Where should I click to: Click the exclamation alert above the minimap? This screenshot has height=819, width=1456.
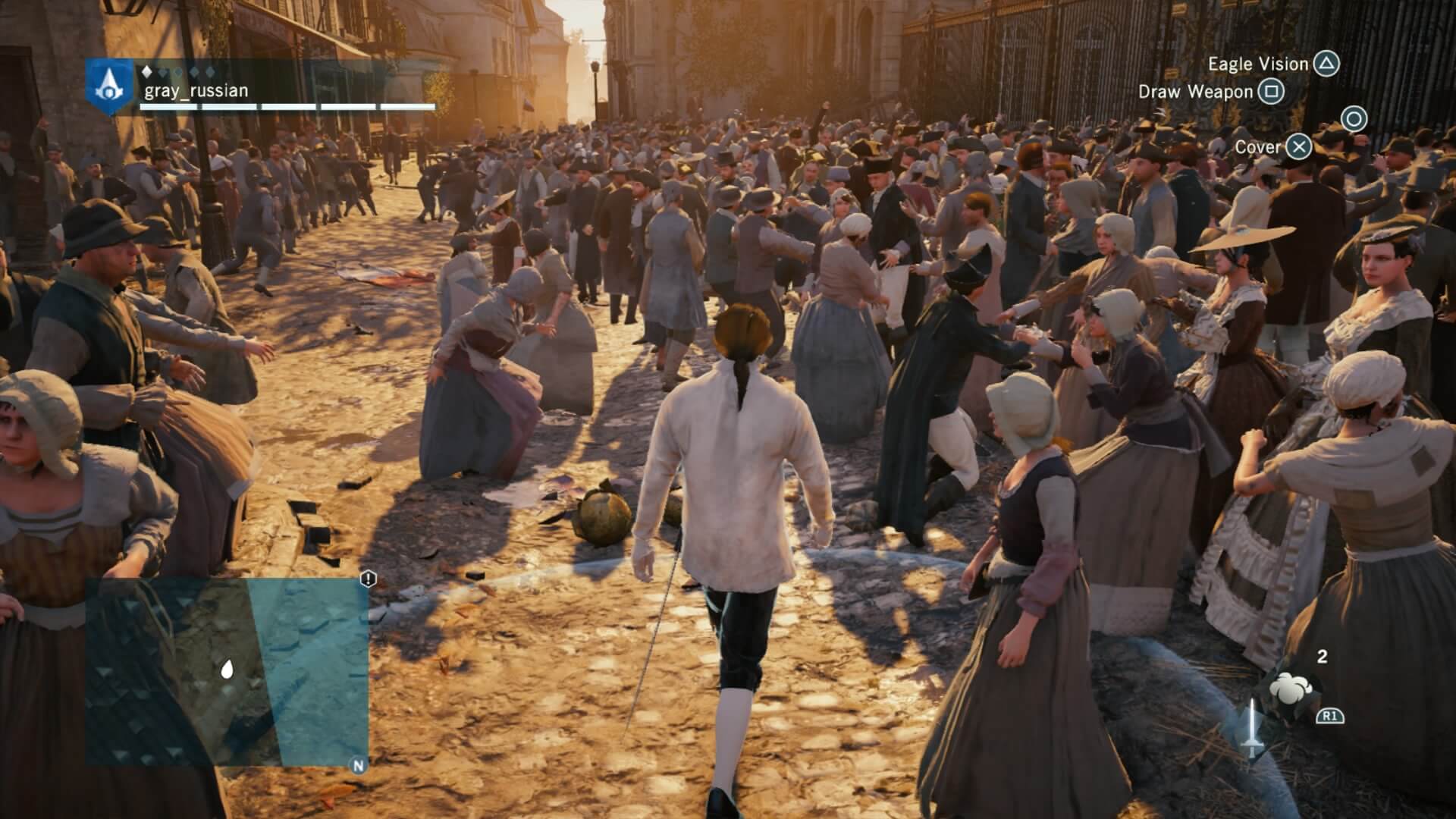[x=367, y=579]
